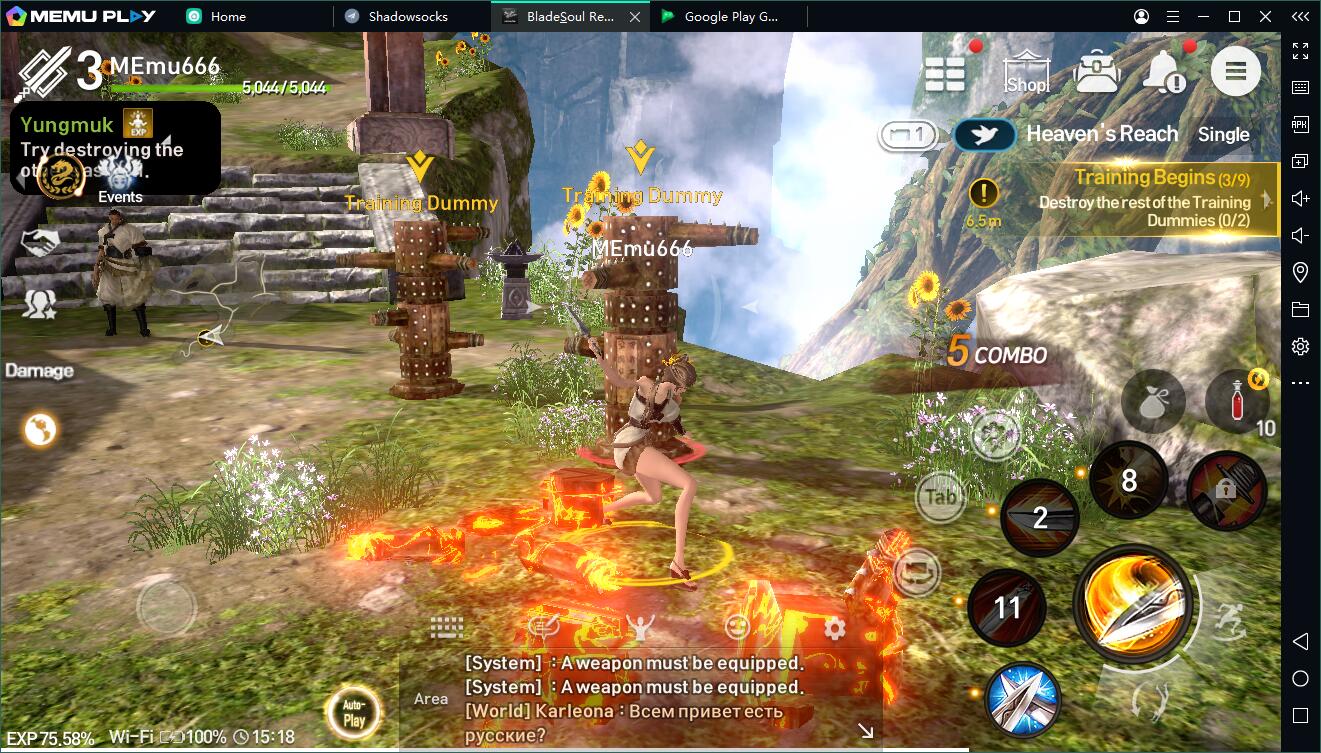Use the skill showing cooldown 2
The width and height of the screenshot is (1321, 753).
click(x=1040, y=517)
